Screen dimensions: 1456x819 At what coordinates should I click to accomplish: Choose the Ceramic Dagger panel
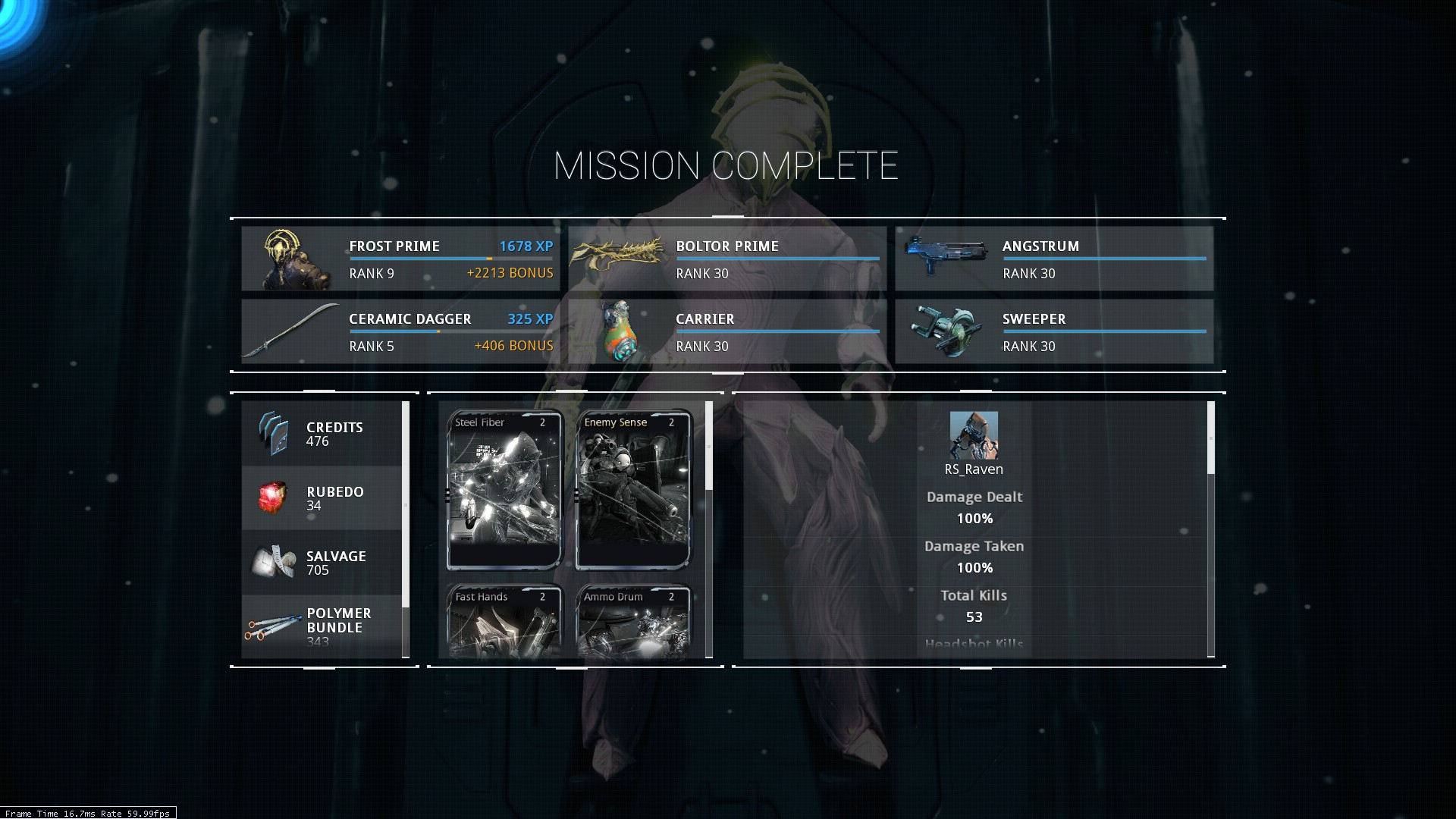pos(400,331)
